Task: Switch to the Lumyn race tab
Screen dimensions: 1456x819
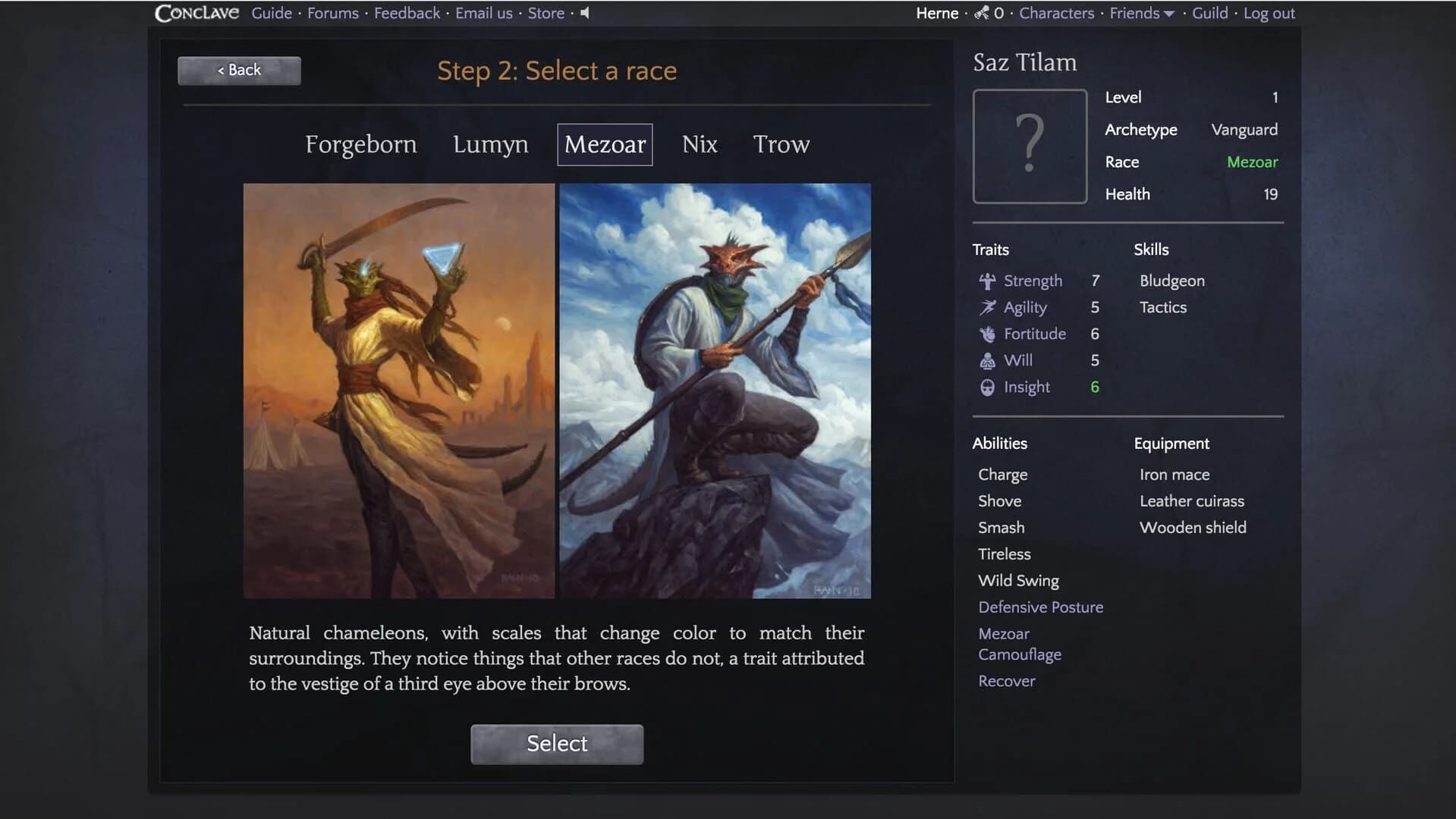Action: pos(490,144)
